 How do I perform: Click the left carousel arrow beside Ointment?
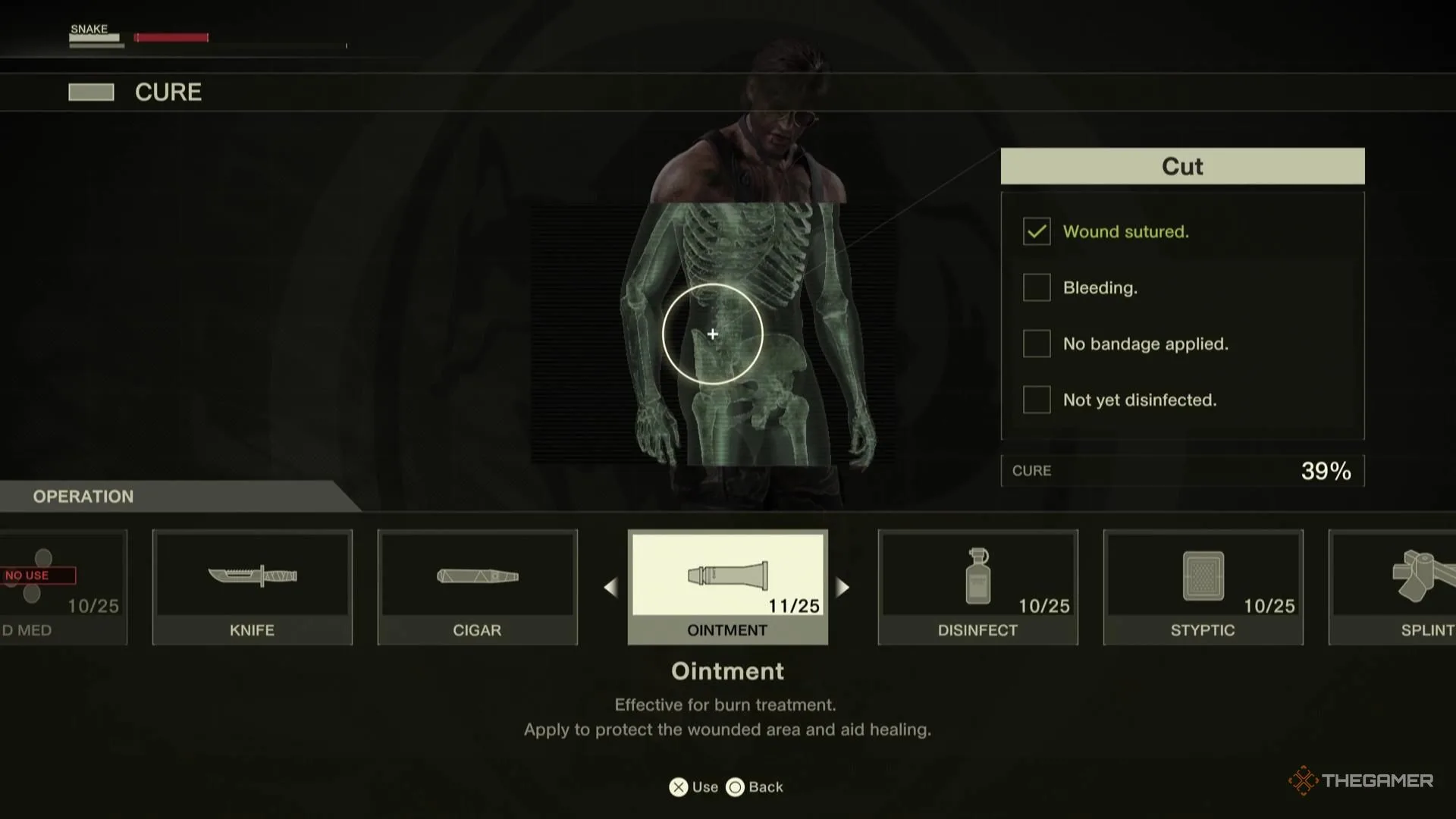point(611,587)
